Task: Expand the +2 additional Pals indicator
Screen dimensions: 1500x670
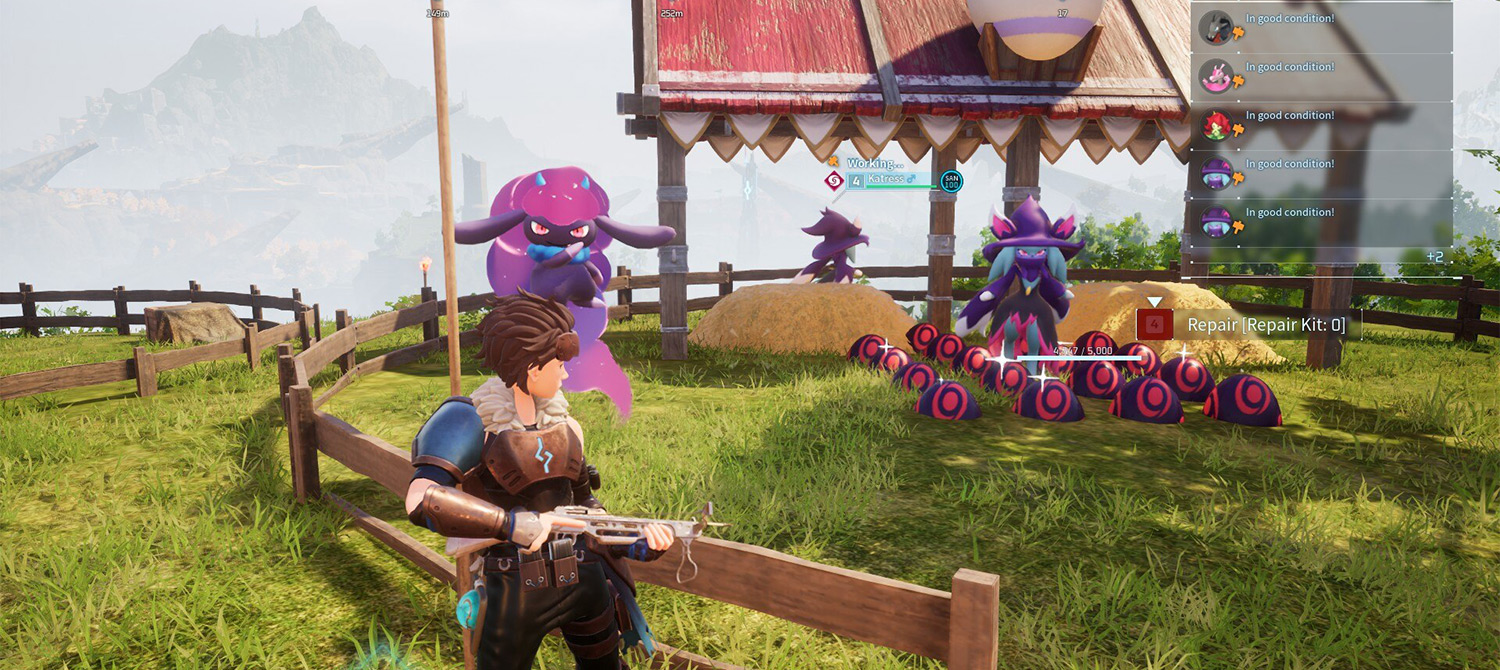Action: pyautogui.click(x=1434, y=257)
